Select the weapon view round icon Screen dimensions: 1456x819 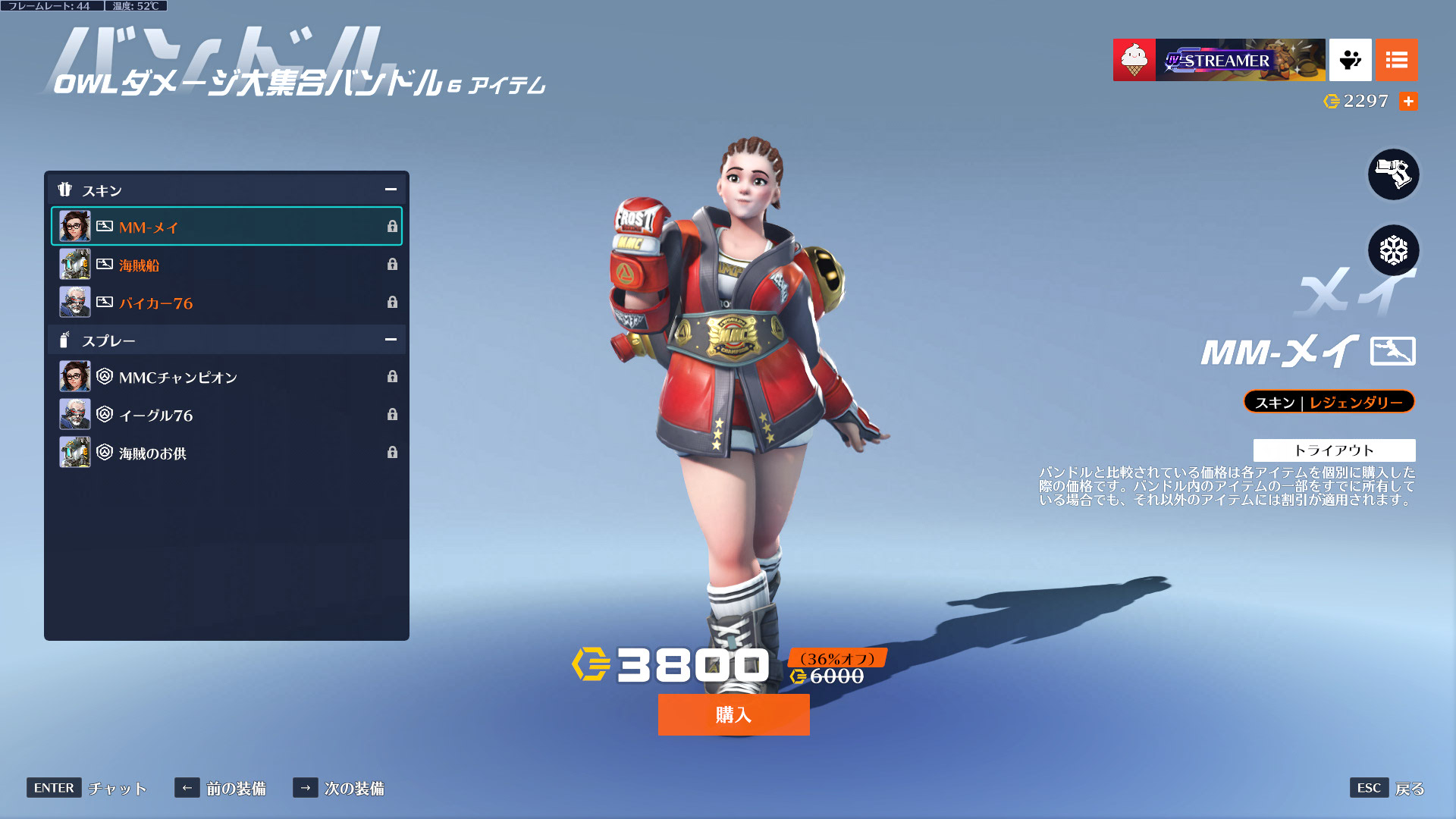(x=1393, y=174)
